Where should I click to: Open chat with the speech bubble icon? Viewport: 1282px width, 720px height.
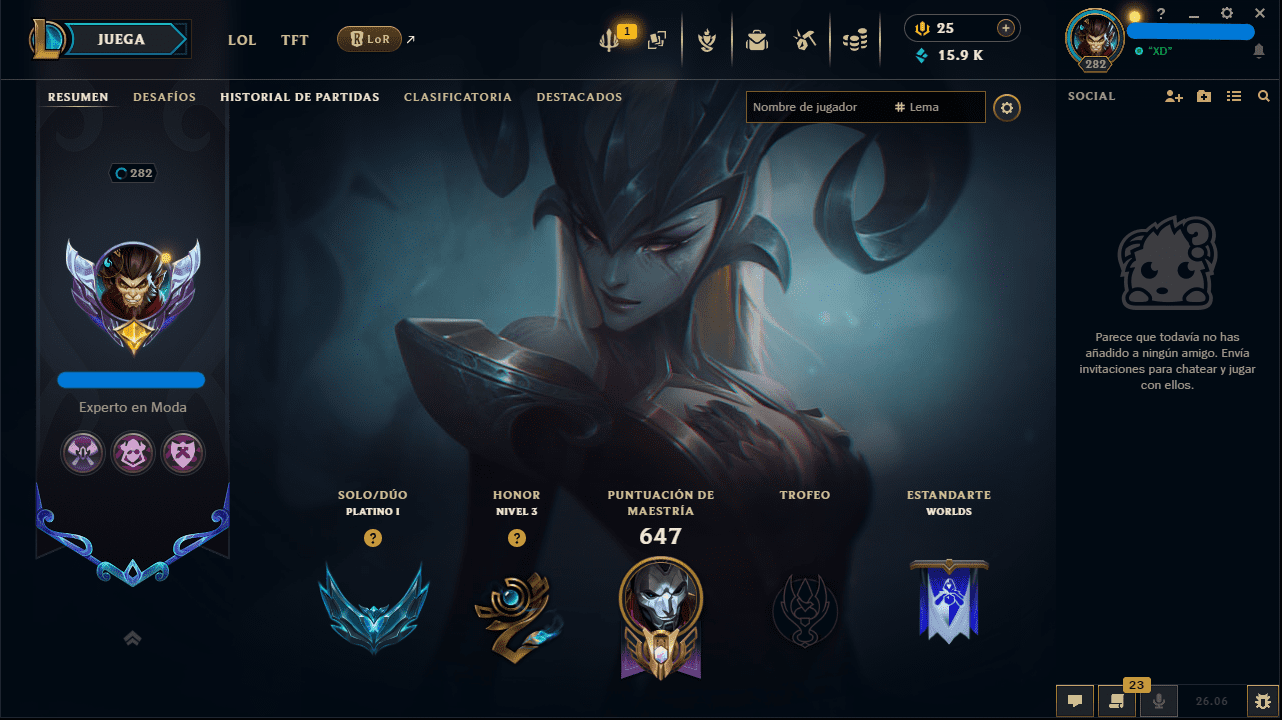click(x=1075, y=701)
